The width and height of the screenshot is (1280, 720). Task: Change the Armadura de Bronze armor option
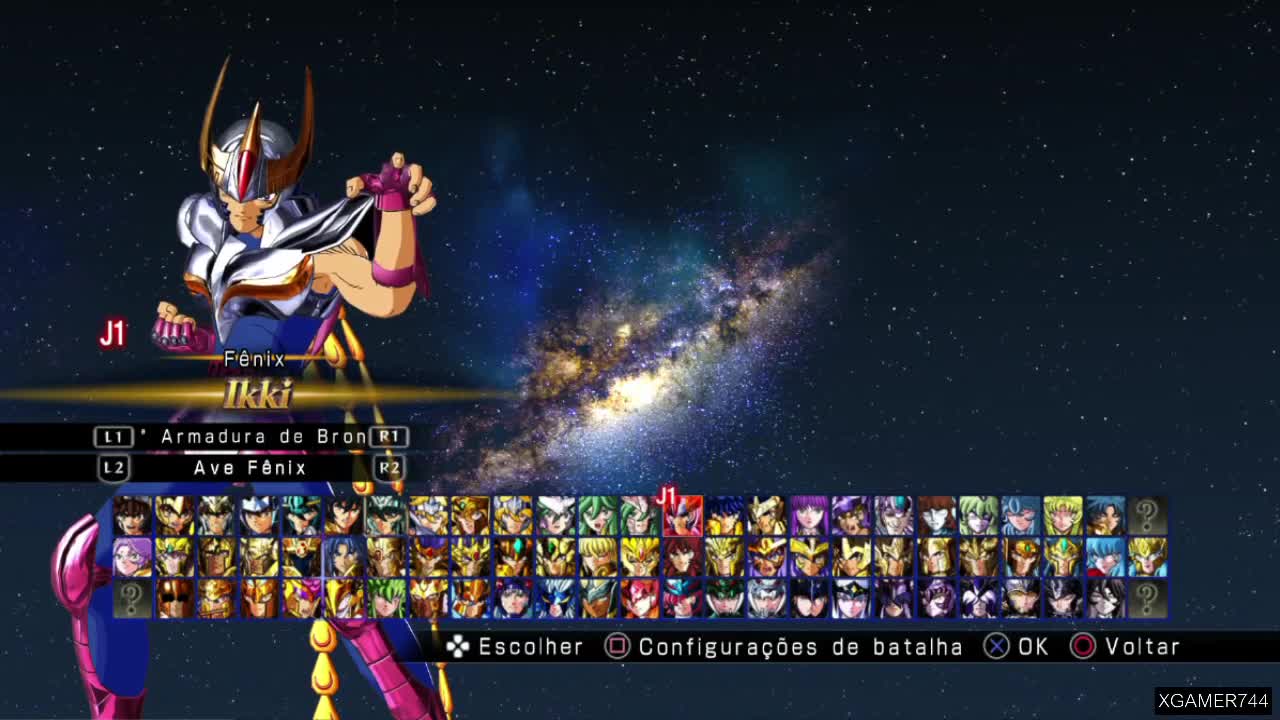250,437
